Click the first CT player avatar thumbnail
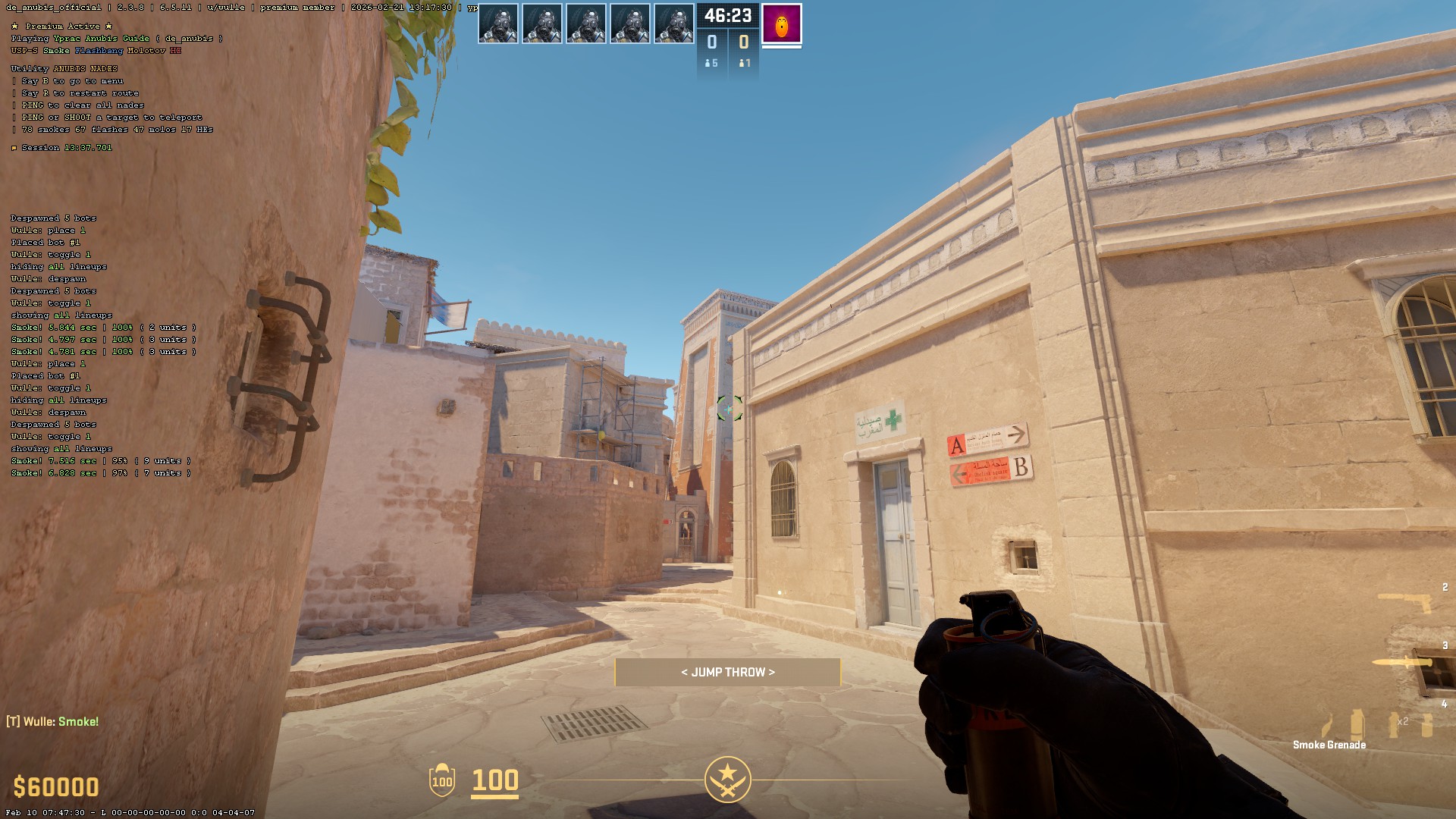1456x819 pixels. click(498, 23)
